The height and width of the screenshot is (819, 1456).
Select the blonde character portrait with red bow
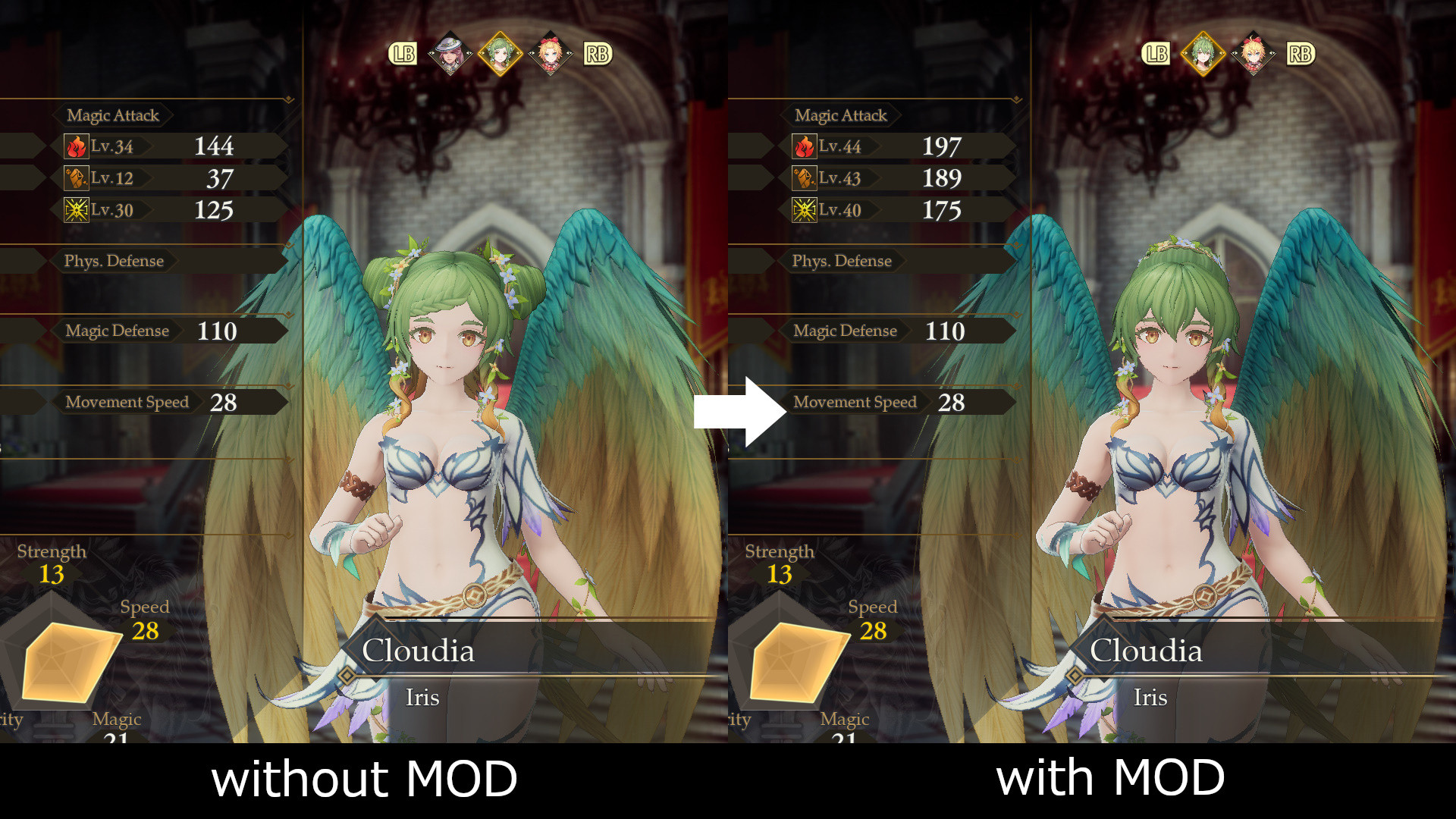(x=551, y=53)
